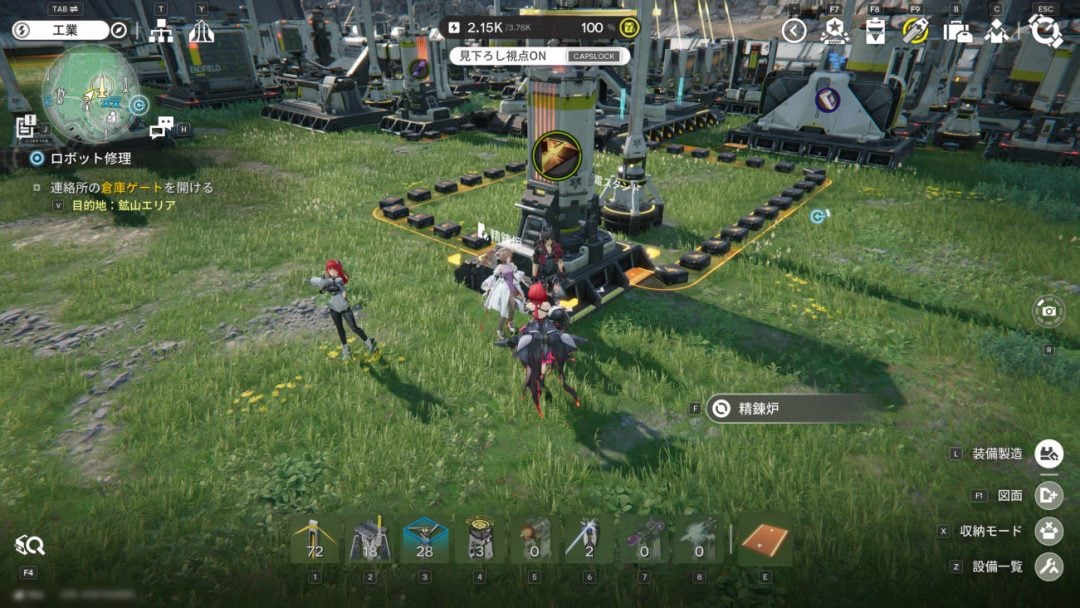Select the ロボット修理 quest tracker
This screenshot has width=1080, height=608.
pos(81,158)
